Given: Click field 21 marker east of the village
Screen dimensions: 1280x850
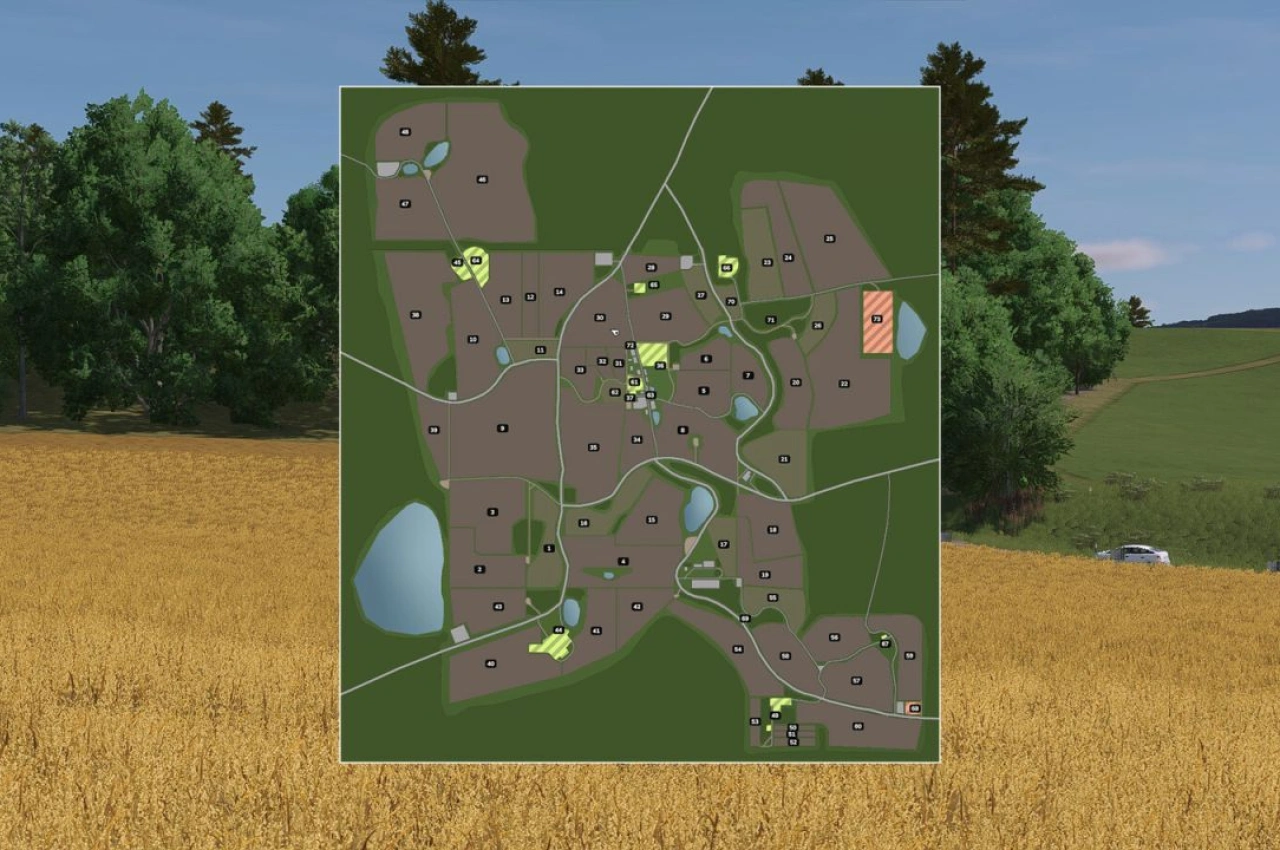Looking at the screenshot, I should coord(783,459).
